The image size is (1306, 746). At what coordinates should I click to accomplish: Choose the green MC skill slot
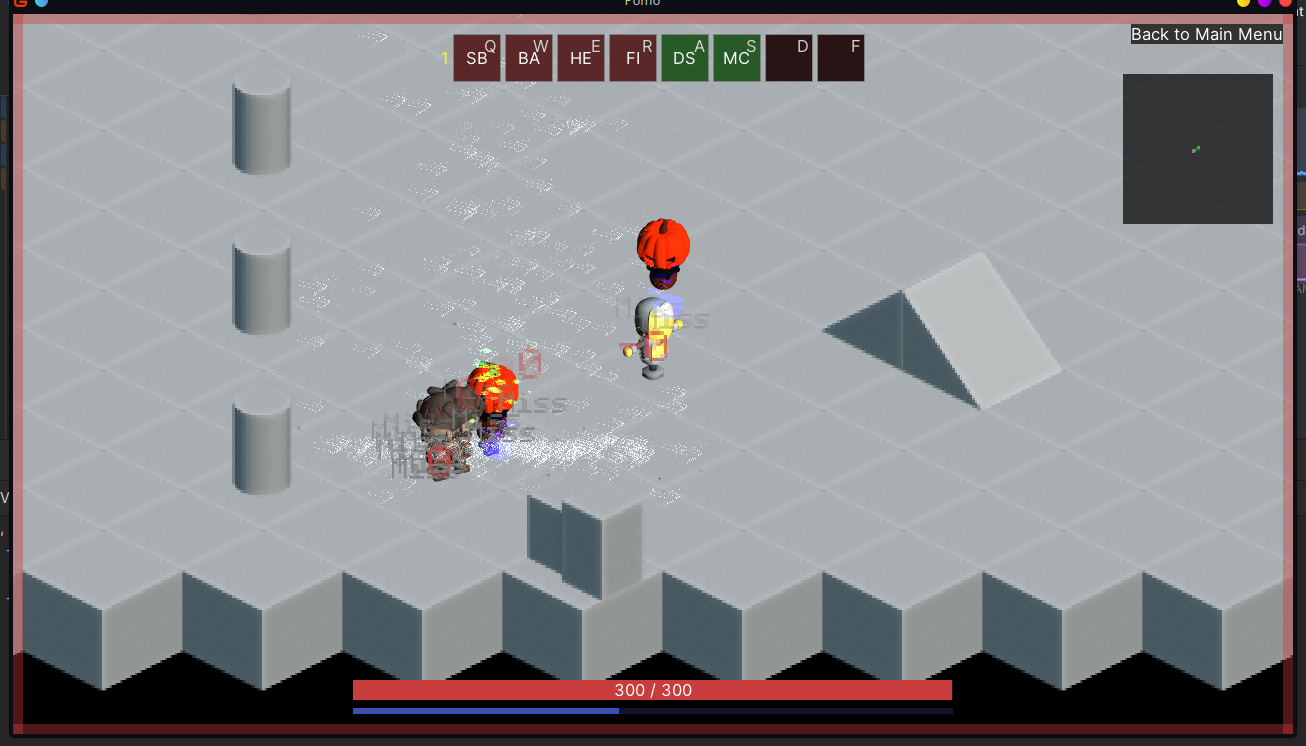[737, 58]
